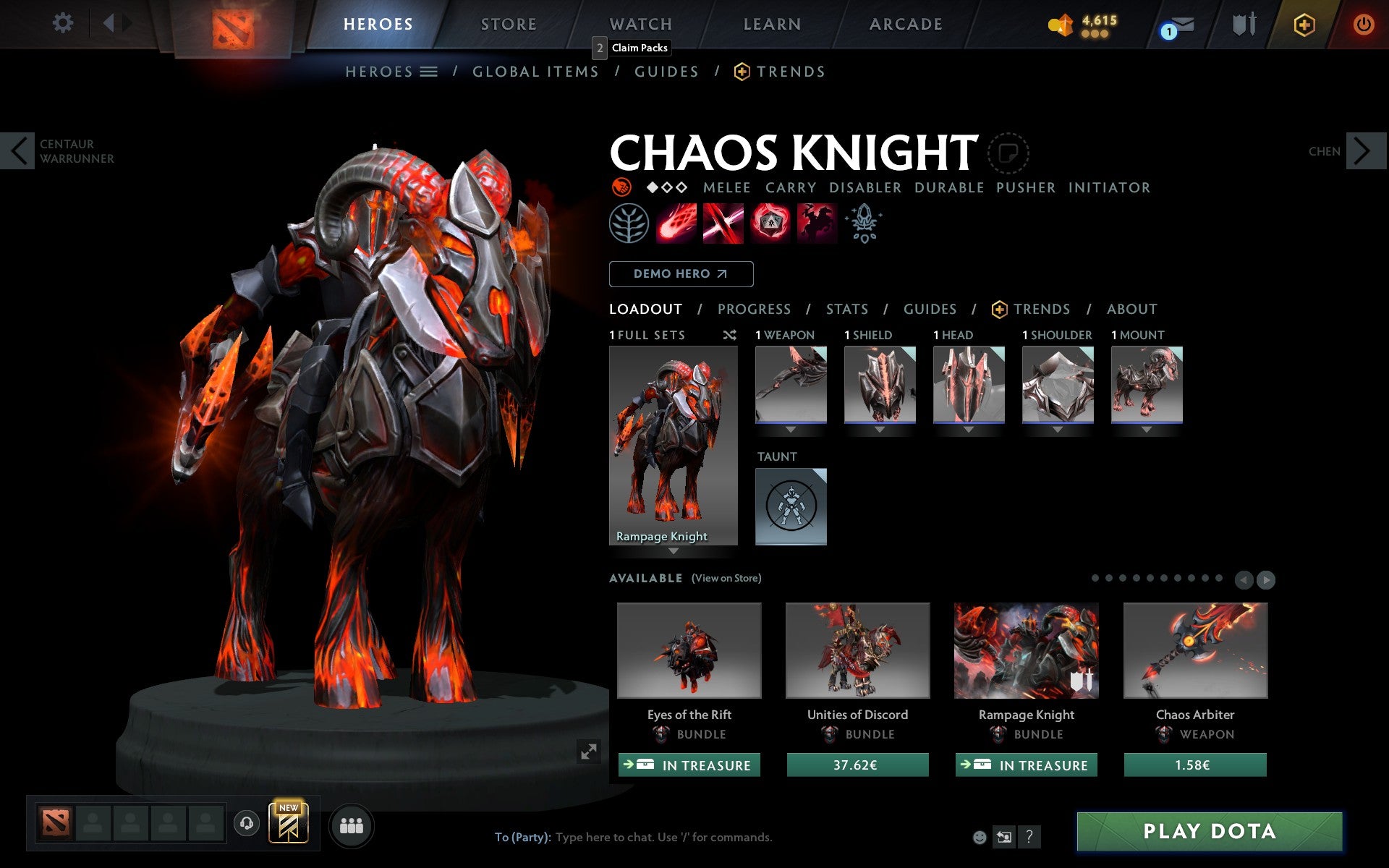Screen dimensions: 1389x868
Task: Open the armory shield-and-sword icon
Action: 1244,24
